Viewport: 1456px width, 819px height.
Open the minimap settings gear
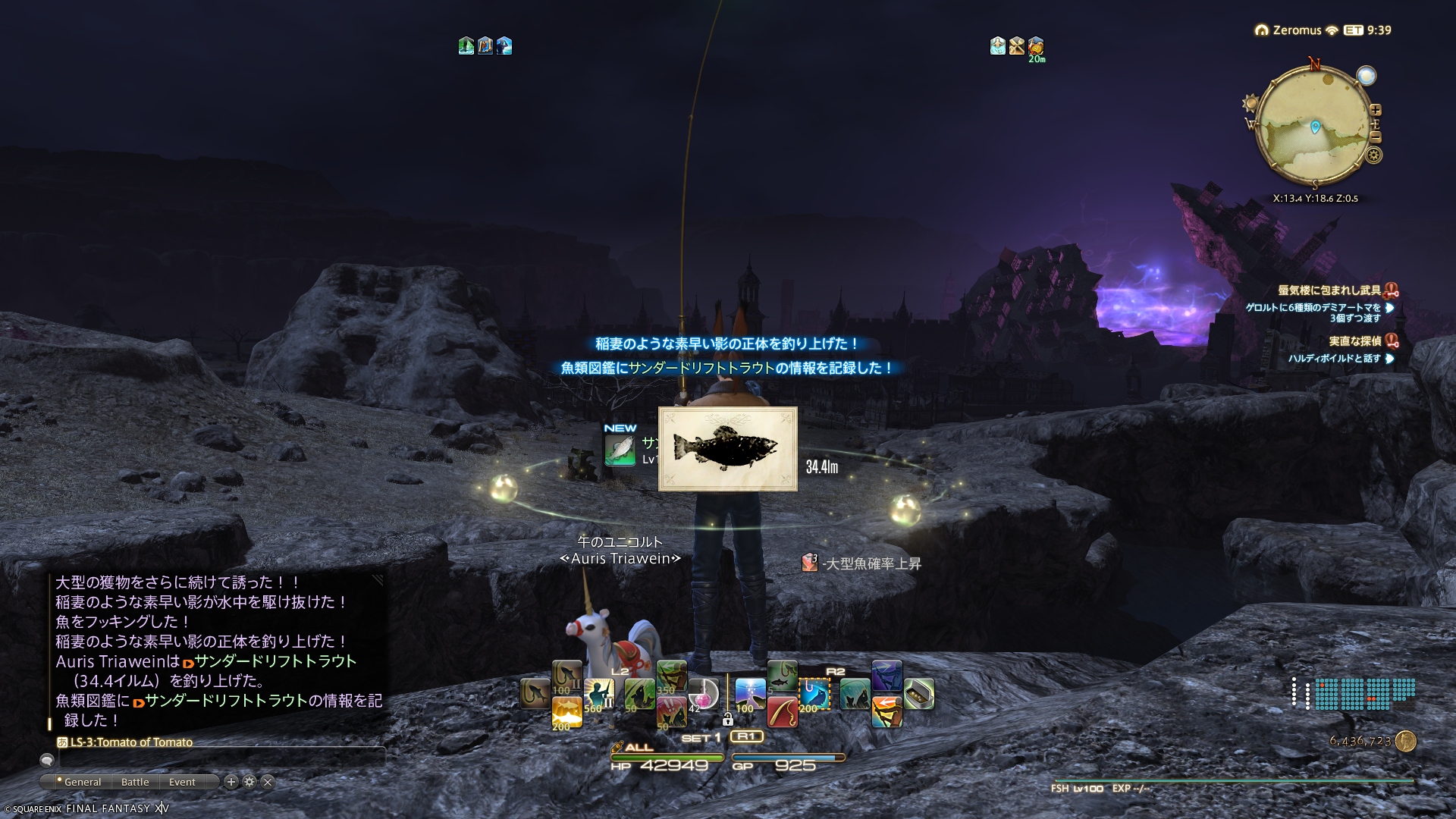click(x=1373, y=155)
